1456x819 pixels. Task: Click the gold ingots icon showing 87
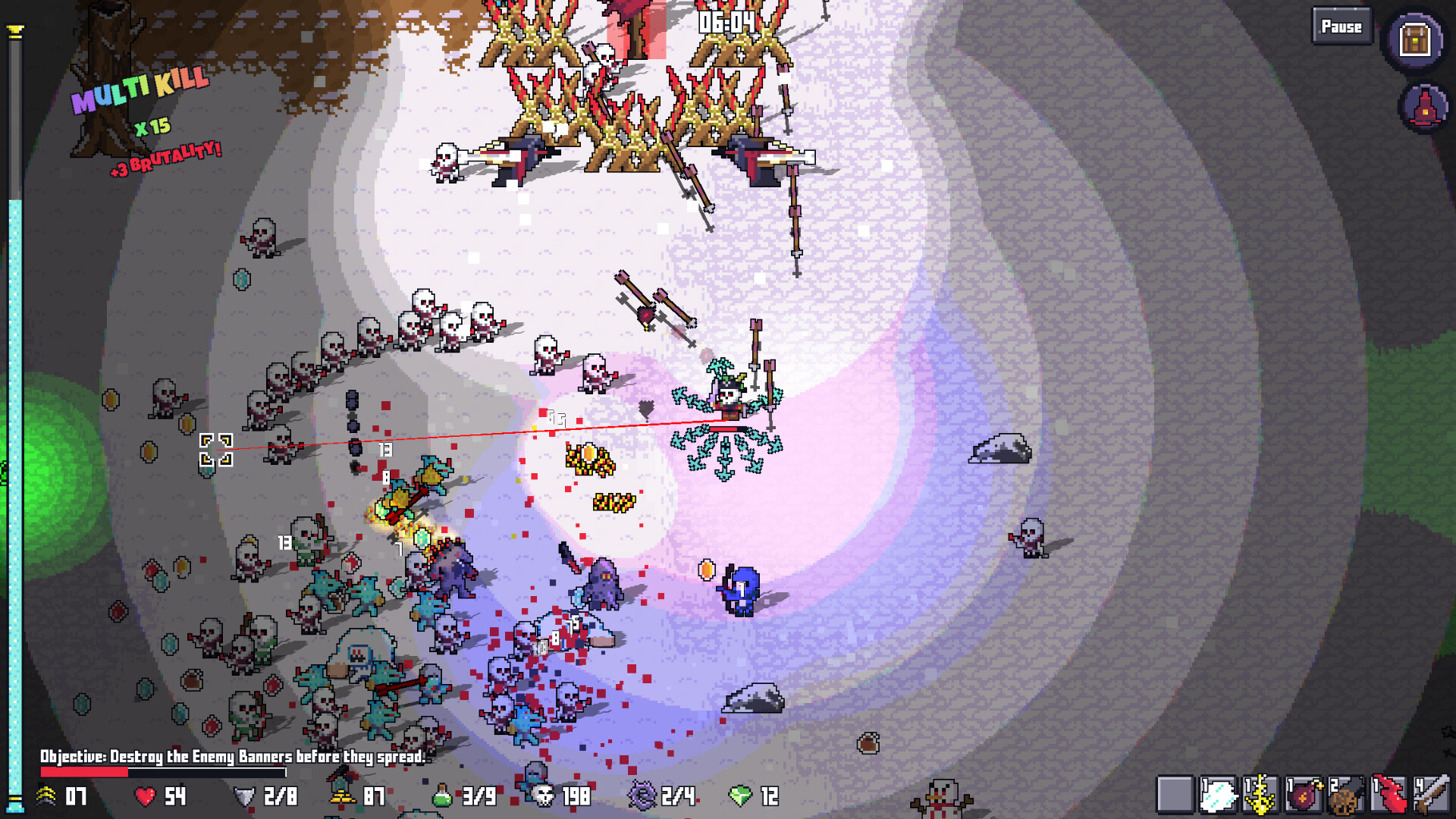(341, 797)
